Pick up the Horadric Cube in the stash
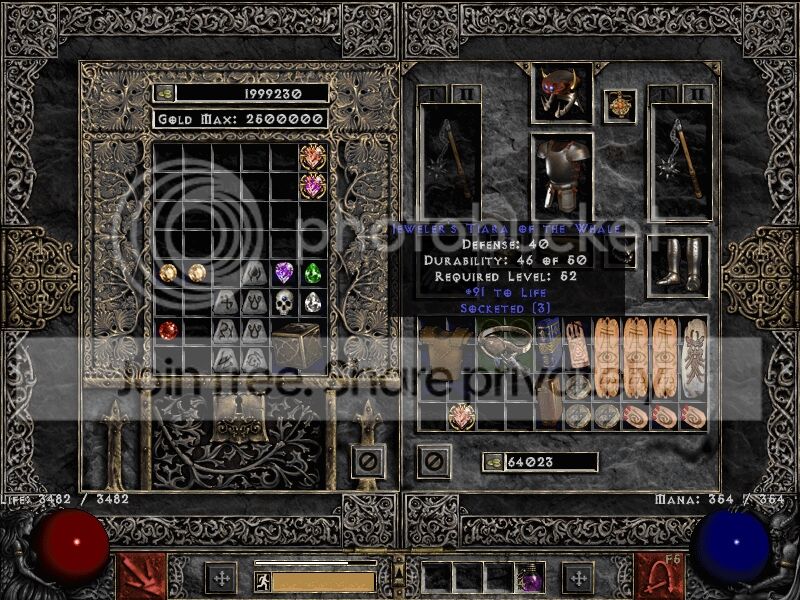This screenshot has height=600, width=800. click(297, 344)
